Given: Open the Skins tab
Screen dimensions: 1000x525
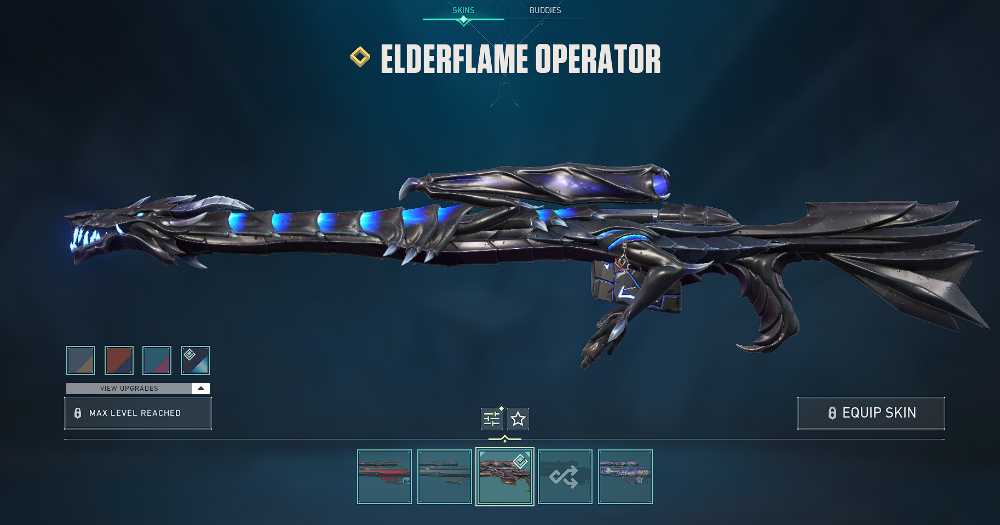Looking at the screenshot, I should [x=462, y=10].
